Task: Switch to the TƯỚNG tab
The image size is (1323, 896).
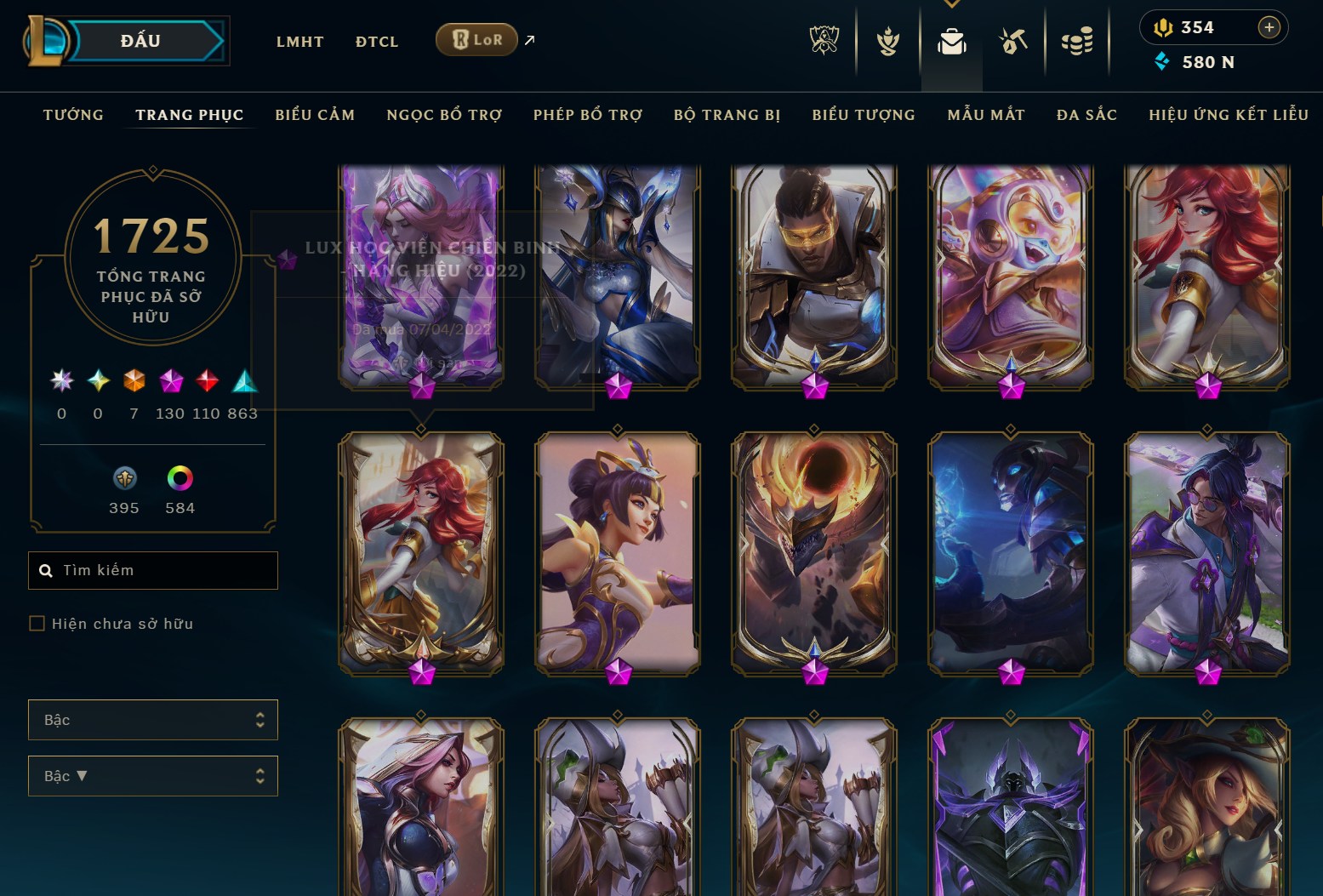Action: (73, 115)
